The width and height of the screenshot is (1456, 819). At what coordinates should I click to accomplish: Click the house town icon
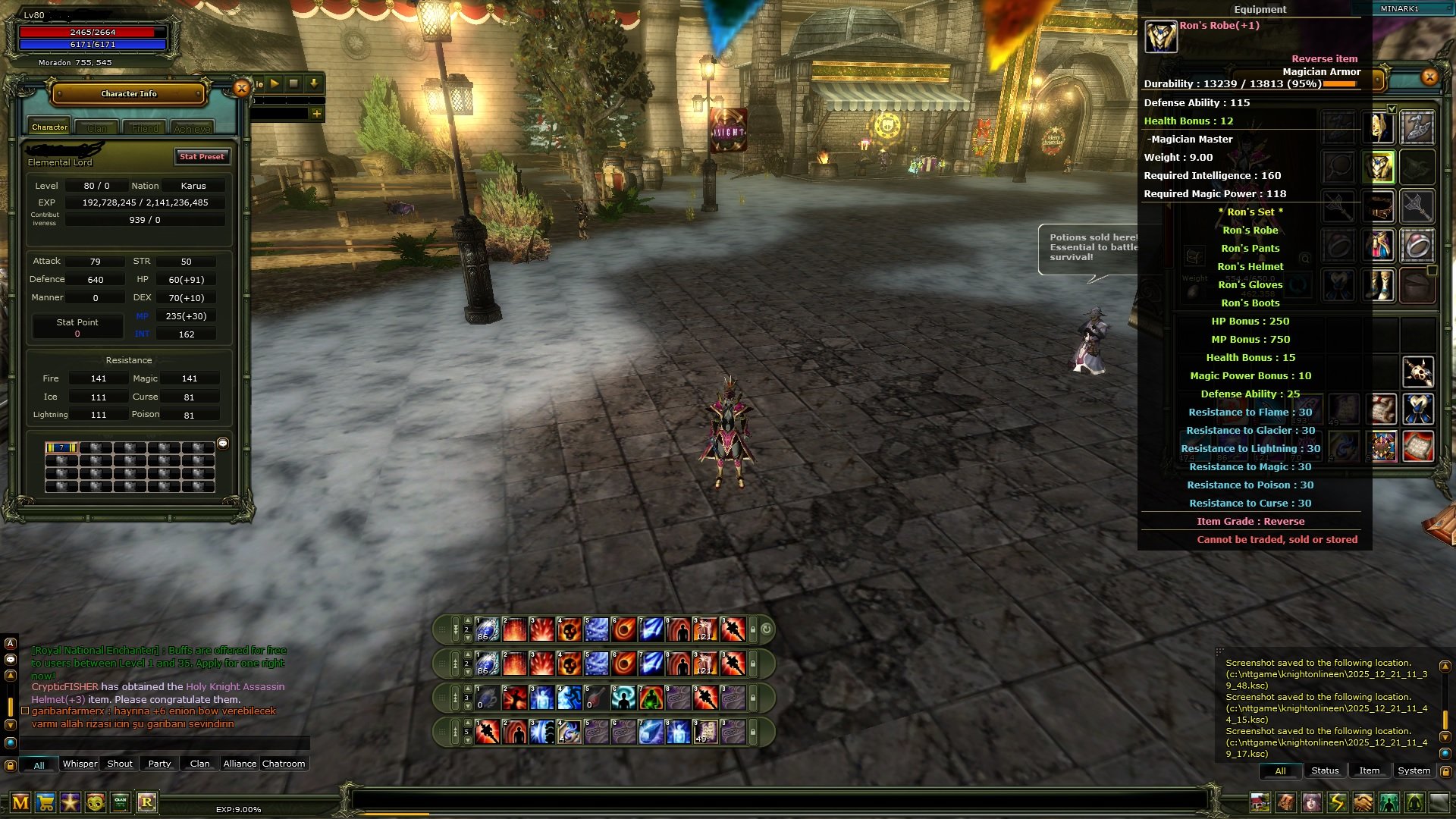[1260, 802]
